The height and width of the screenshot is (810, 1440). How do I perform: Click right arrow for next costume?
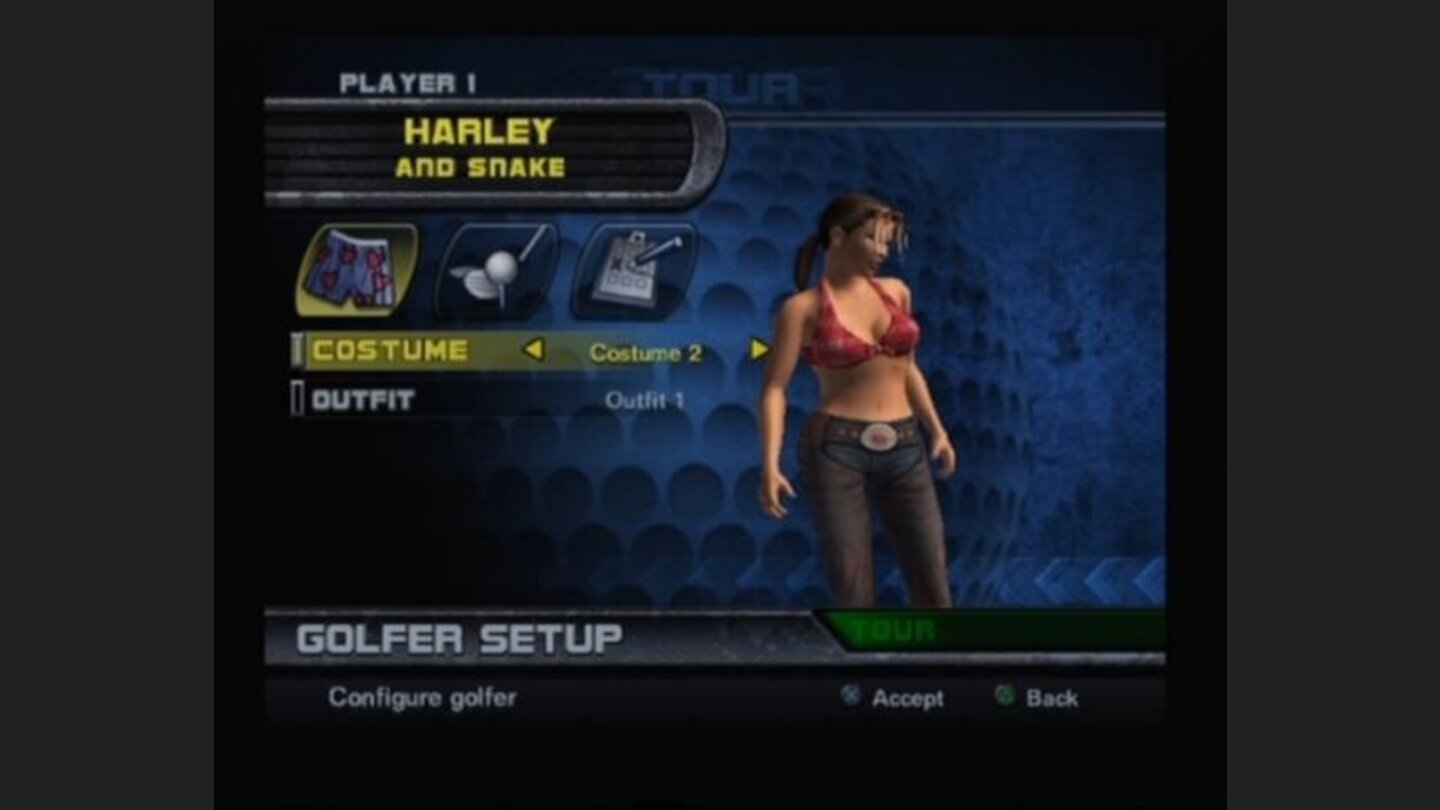759,349
